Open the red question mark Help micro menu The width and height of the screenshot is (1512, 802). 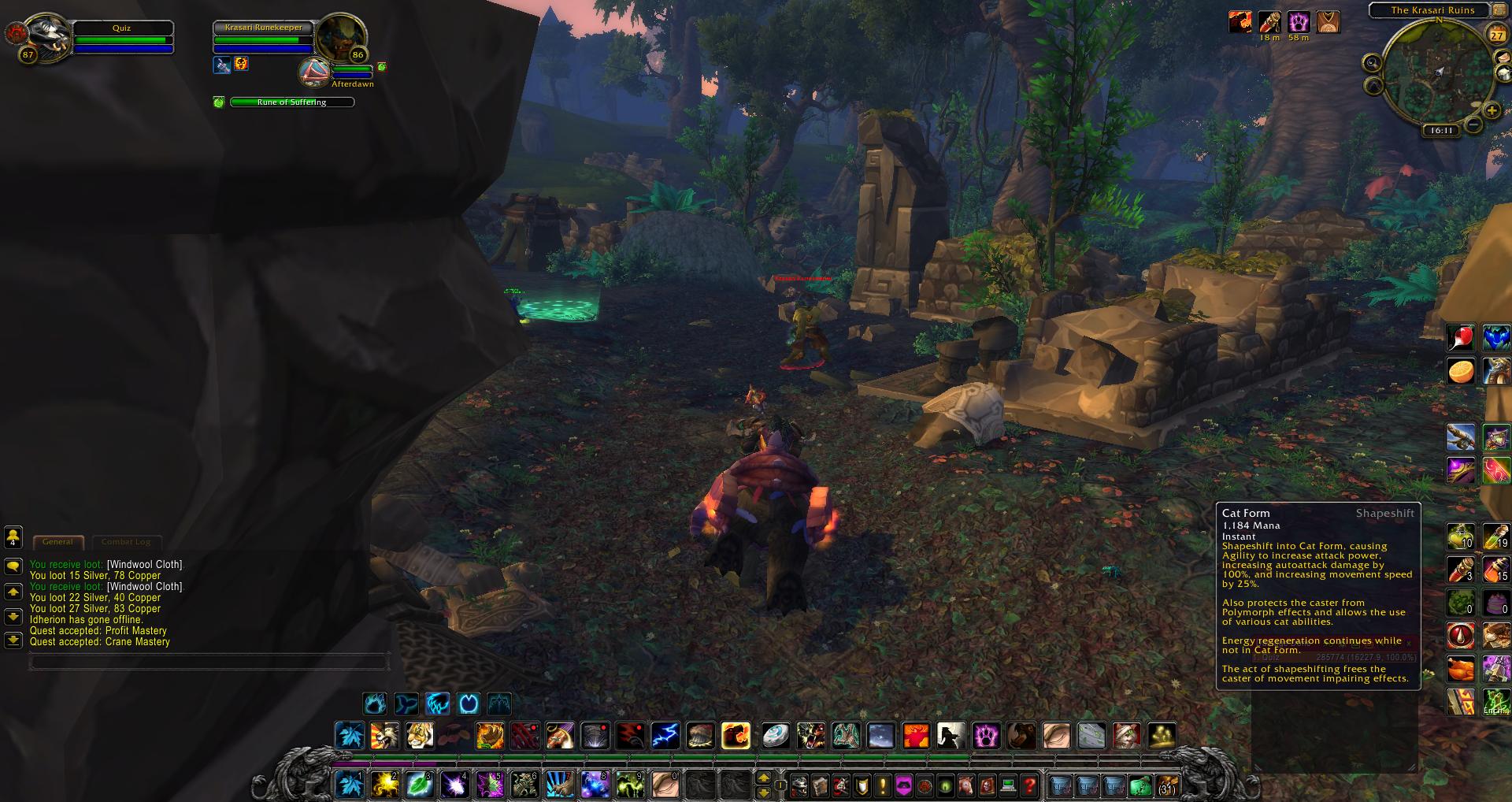pos(1029,786)
